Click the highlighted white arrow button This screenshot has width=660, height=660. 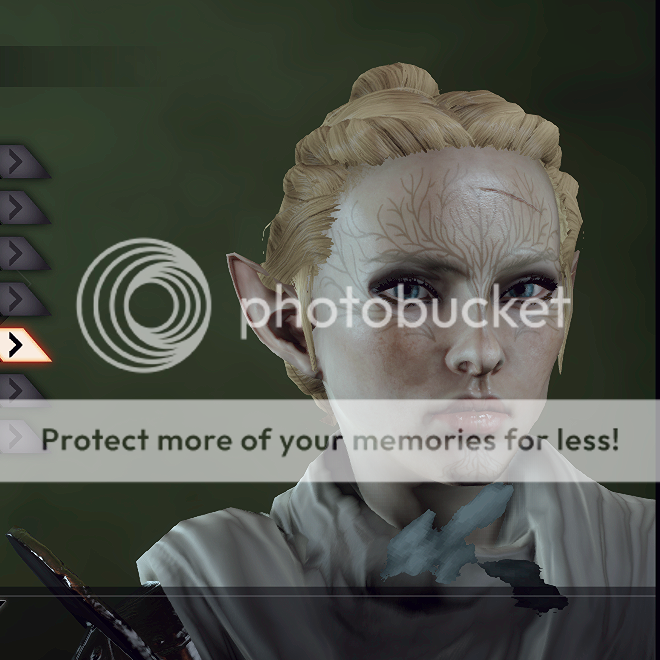[20, 345]
